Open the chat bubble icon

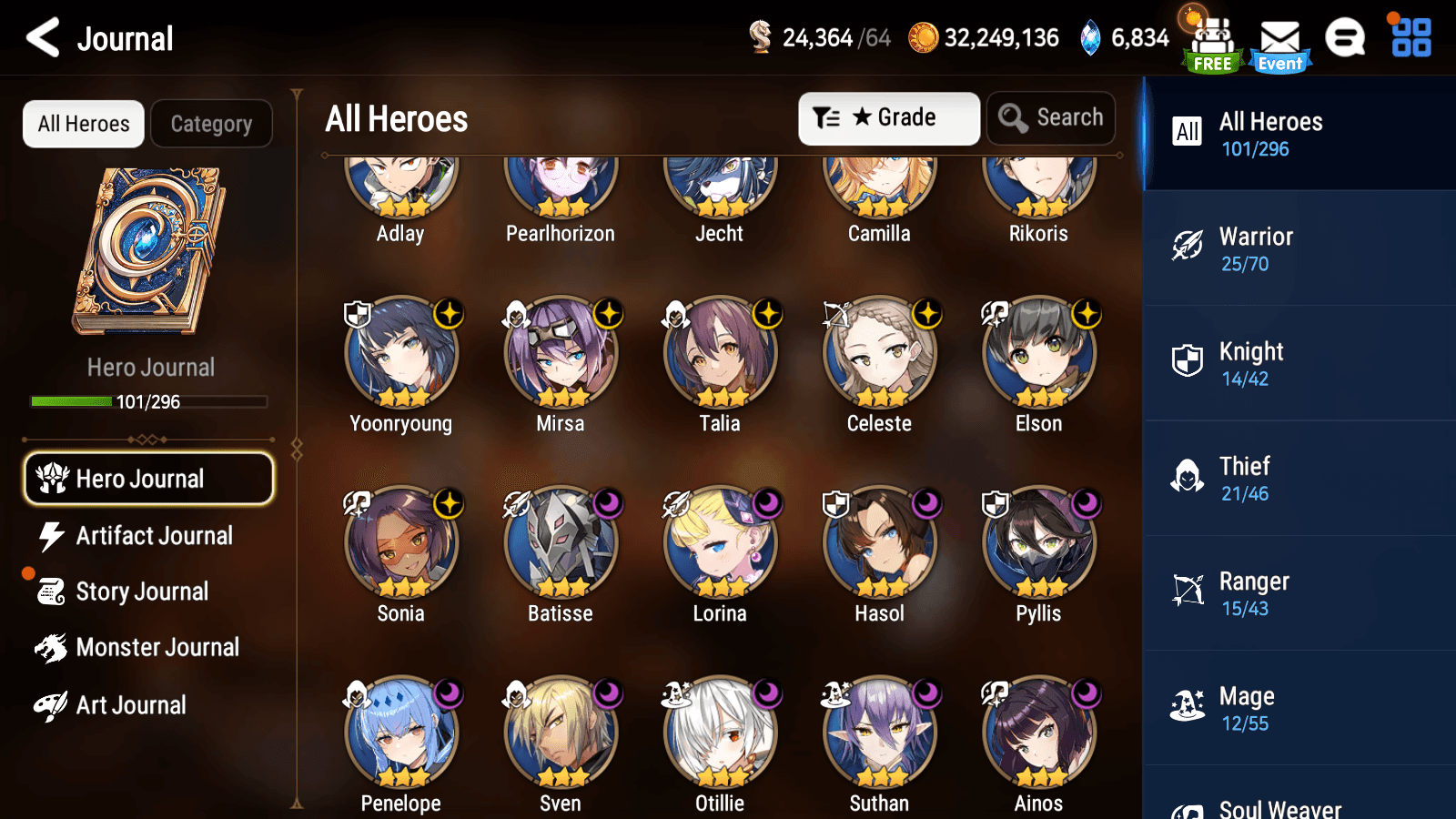(1345, 38)
